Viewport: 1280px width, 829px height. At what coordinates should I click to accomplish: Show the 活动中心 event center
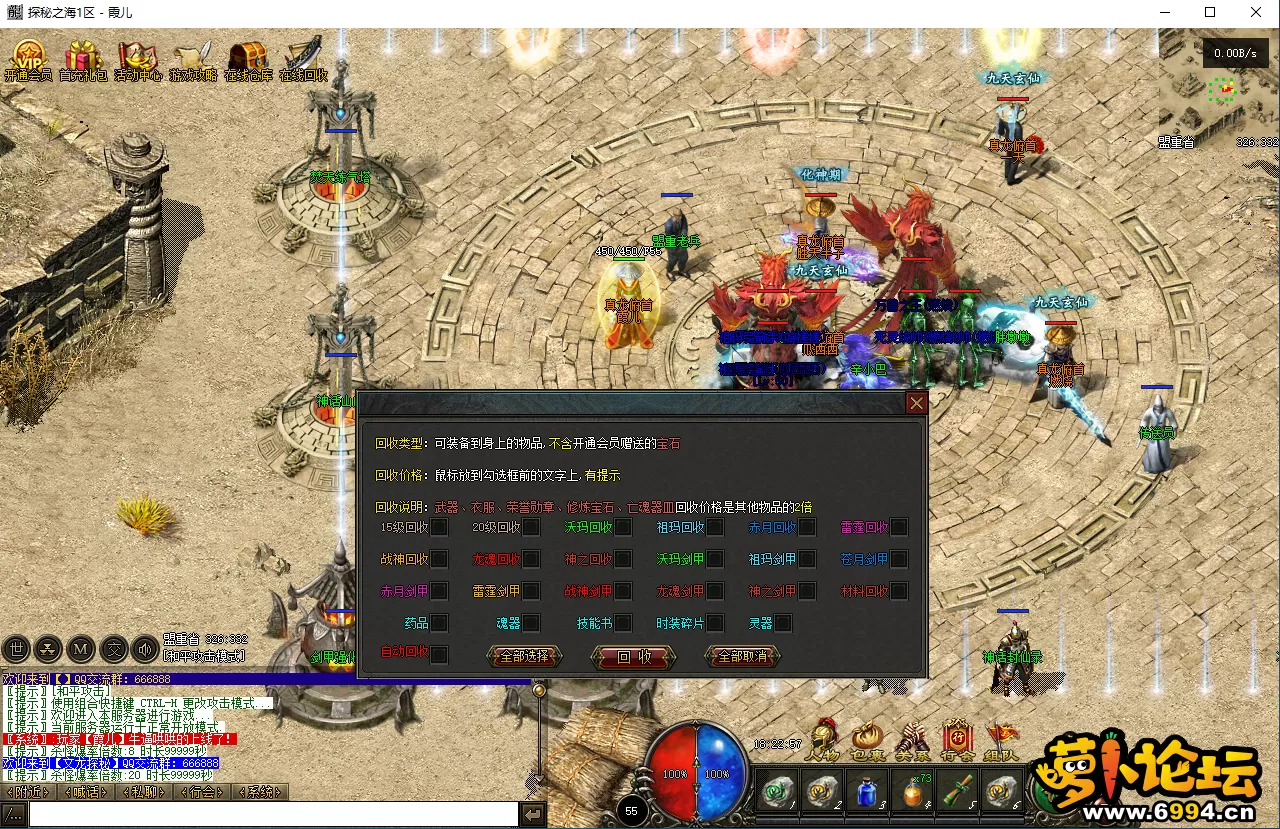coord(137,58)
